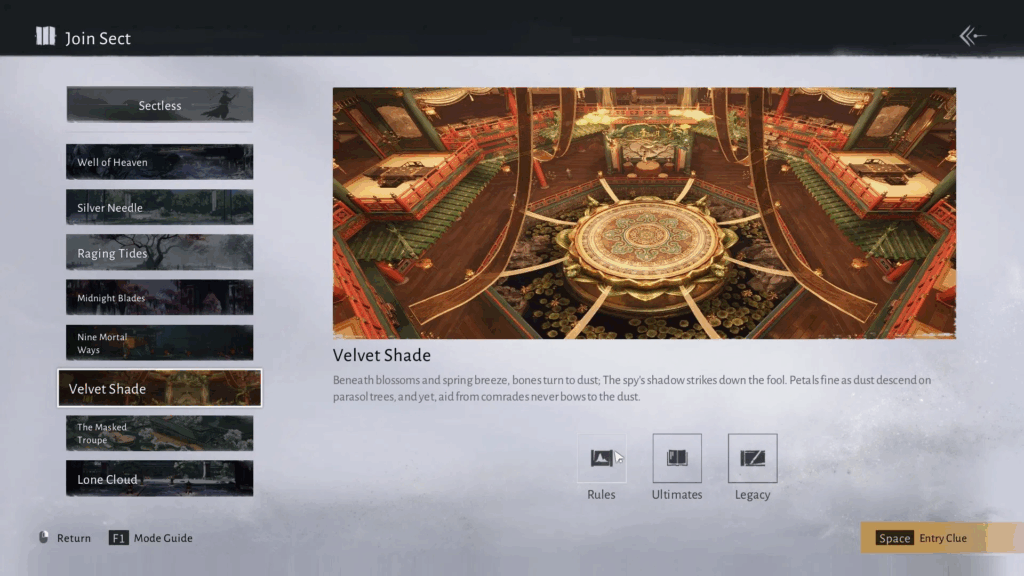Choose the Well of Heaven sect

pos(160,162)
